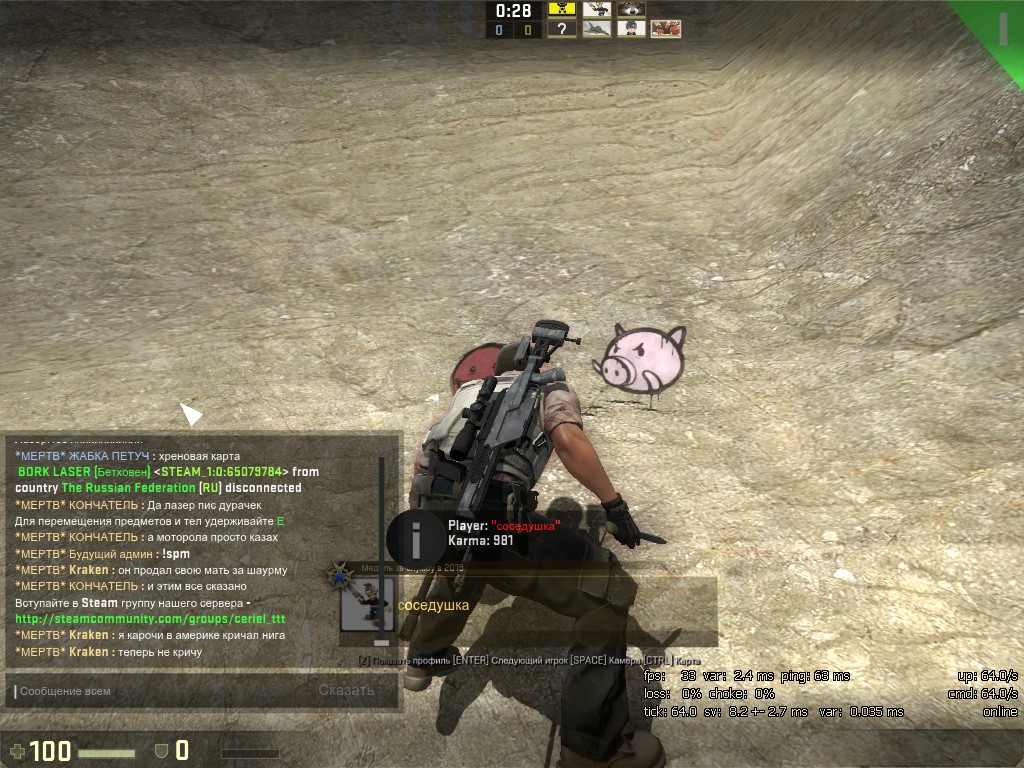Image resolution: width=1024 pixels, height=768 pixels.
Task: Click the chat window scrollbar
Action: pyautogui.click(x=380, y=550)
